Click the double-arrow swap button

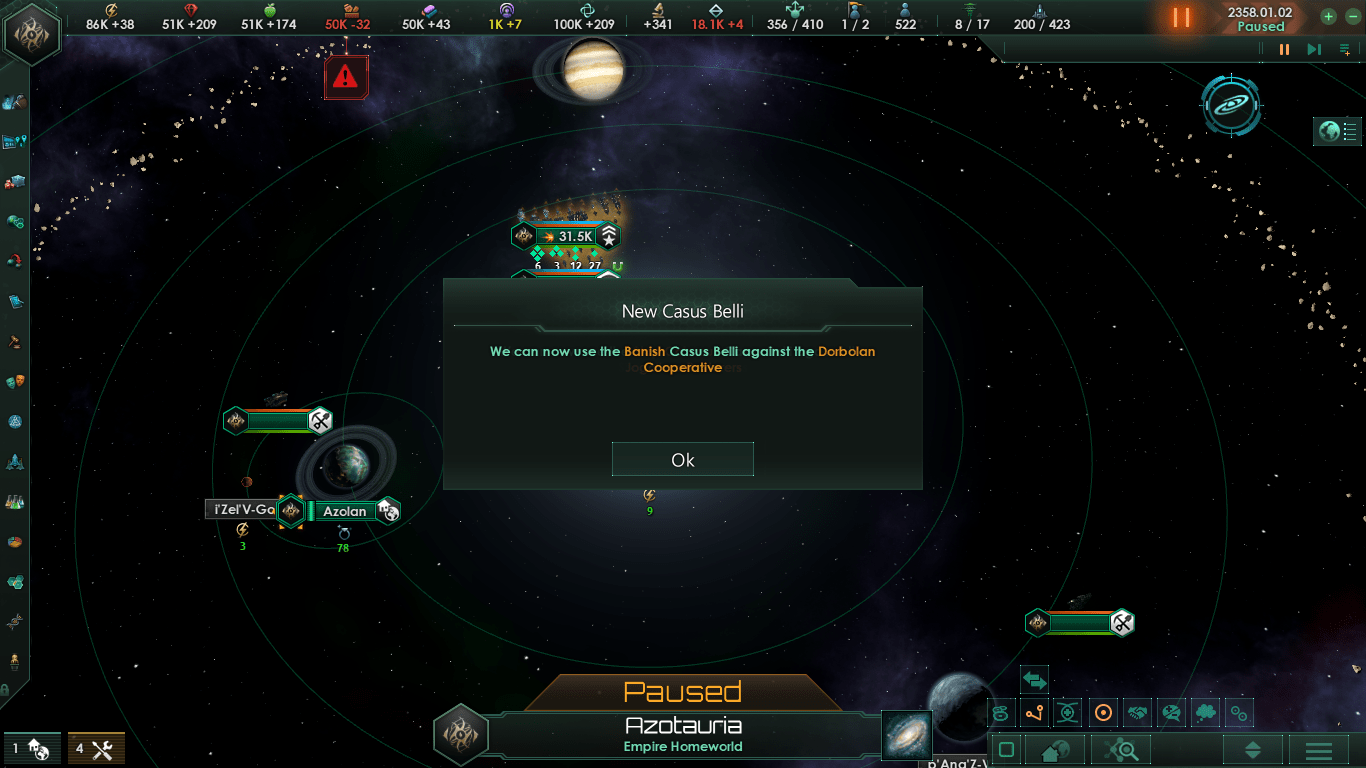[x=1034, y=681]
